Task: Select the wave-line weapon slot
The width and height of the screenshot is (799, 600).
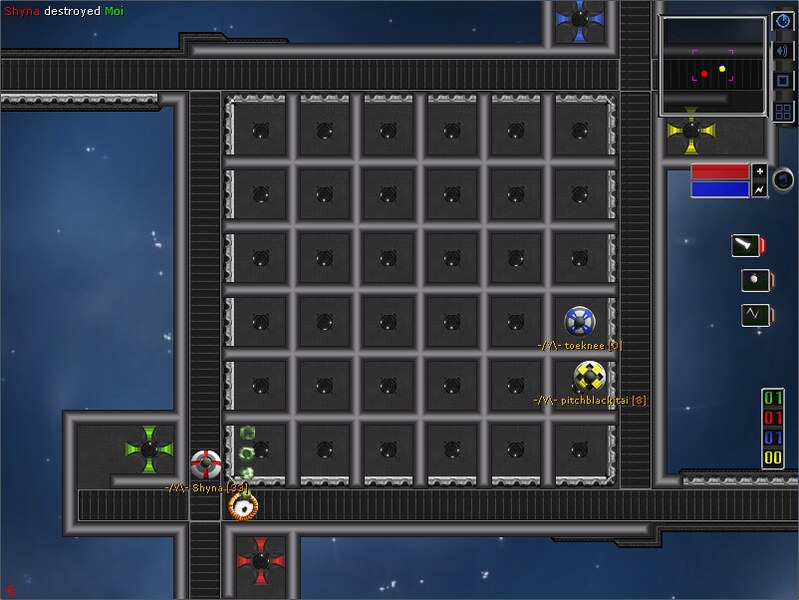Action: coord(750,315)
